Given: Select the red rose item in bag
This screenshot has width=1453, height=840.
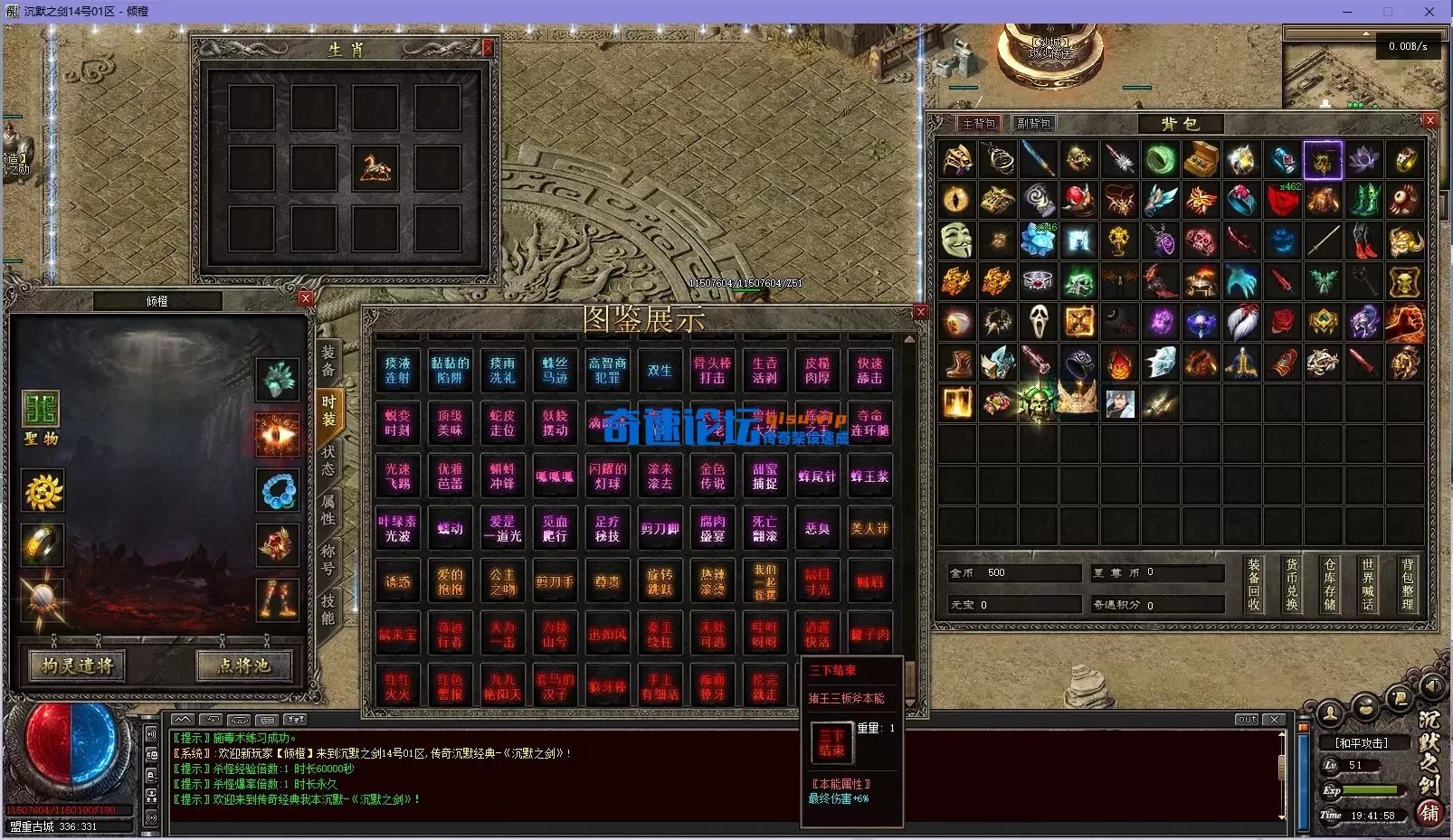Looking at the screenshot, I should pos(1282,322).
